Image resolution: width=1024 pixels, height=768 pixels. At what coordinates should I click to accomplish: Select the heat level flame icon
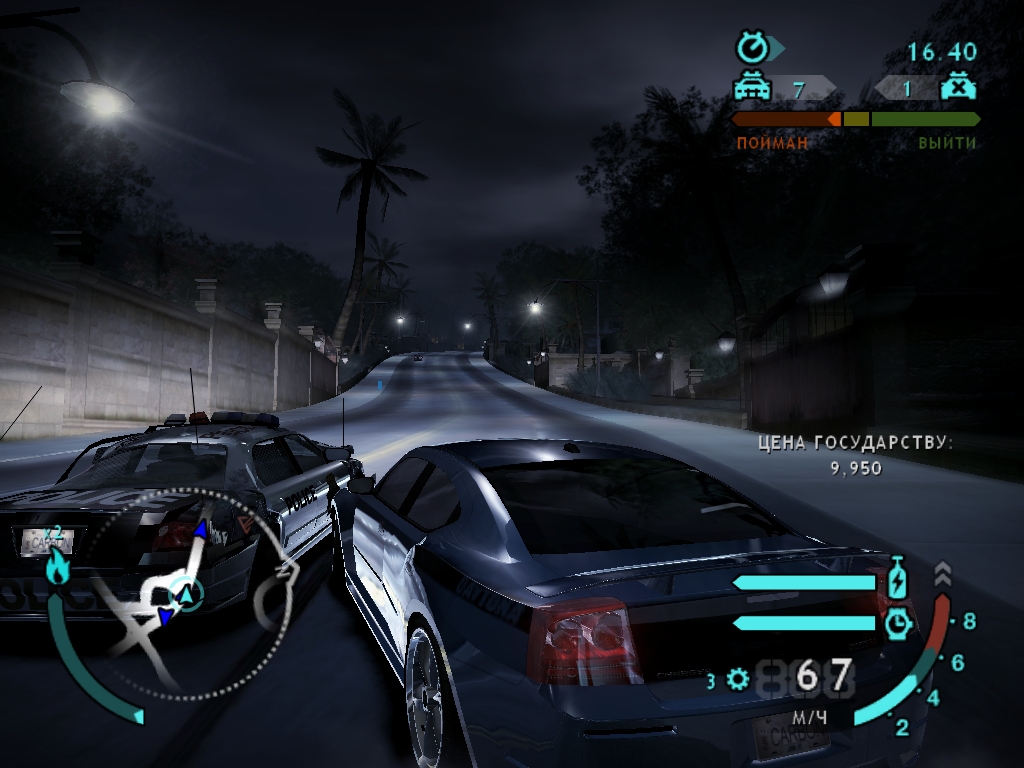pyautogui.click(x=57, y=567)
